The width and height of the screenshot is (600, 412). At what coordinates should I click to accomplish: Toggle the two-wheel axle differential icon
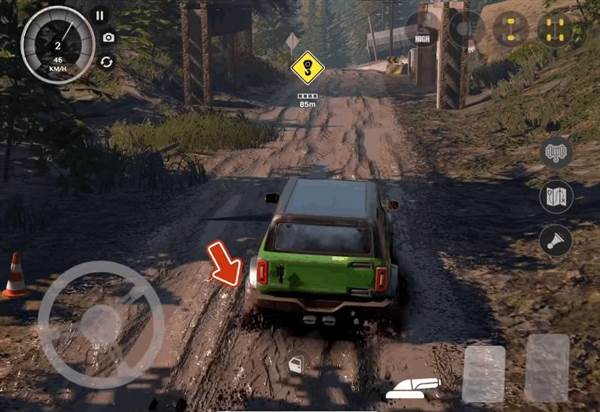[510, 29]
